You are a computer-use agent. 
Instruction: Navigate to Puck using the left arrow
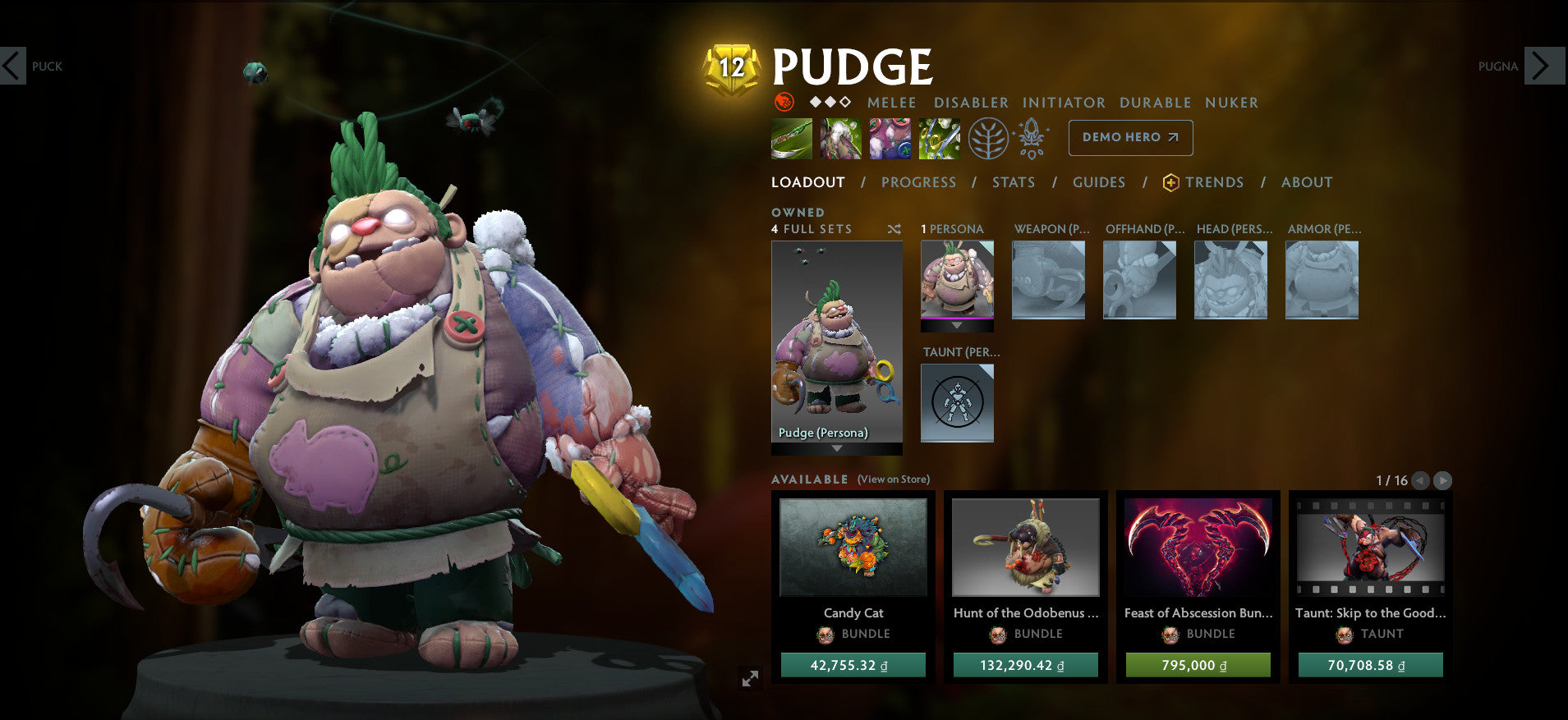tap(11, 66)
